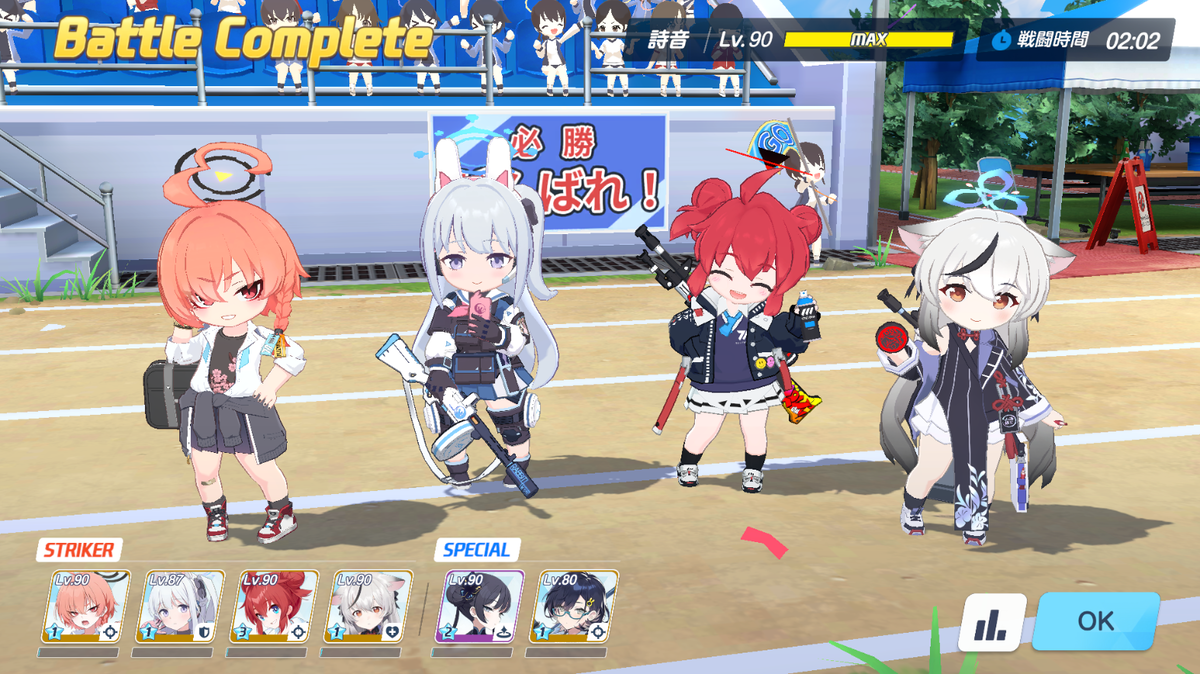
Task: Open the battle statistics bar-chart button
Action: click(992, 622)
